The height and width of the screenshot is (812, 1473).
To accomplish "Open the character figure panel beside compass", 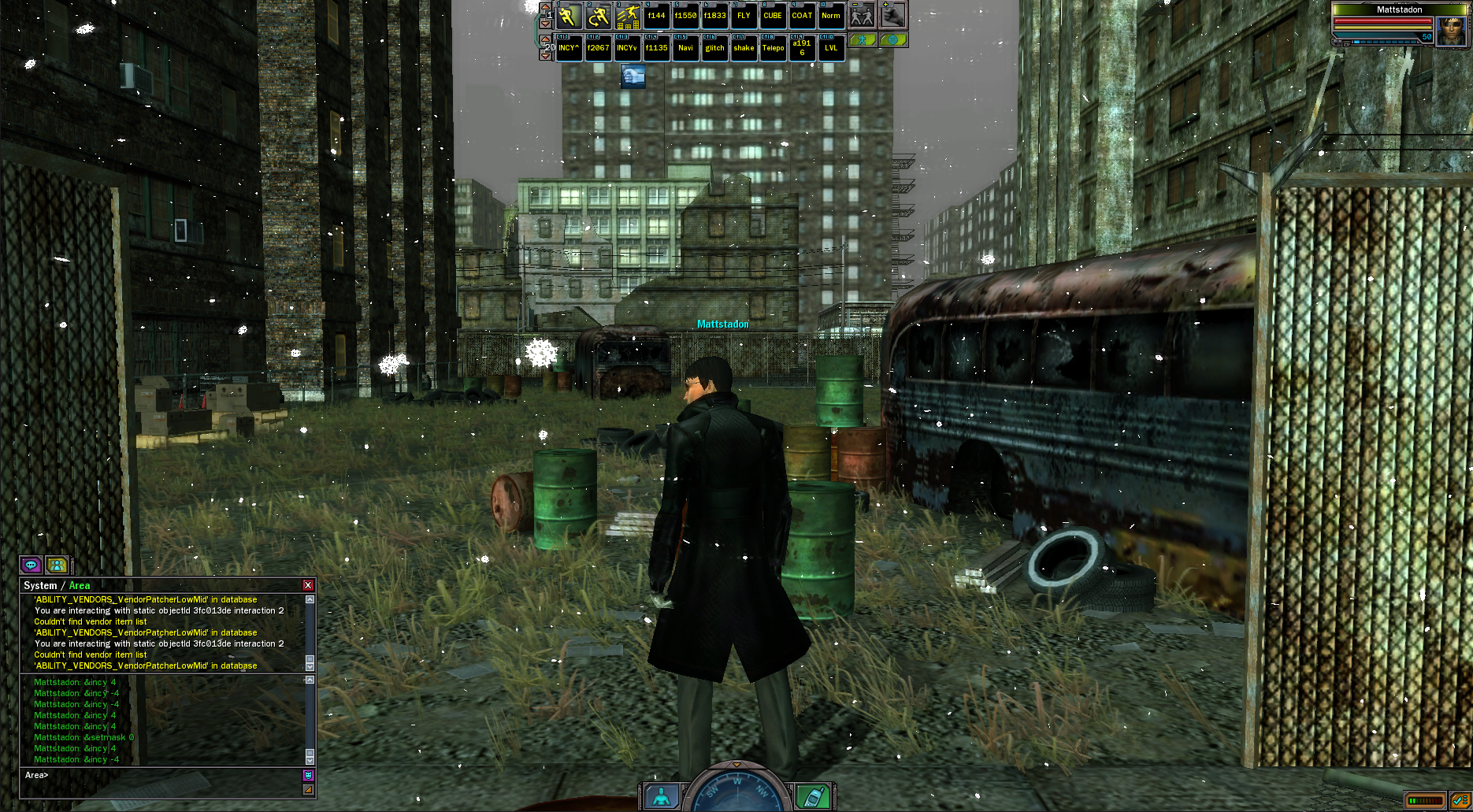I will (x=662, y=796).
